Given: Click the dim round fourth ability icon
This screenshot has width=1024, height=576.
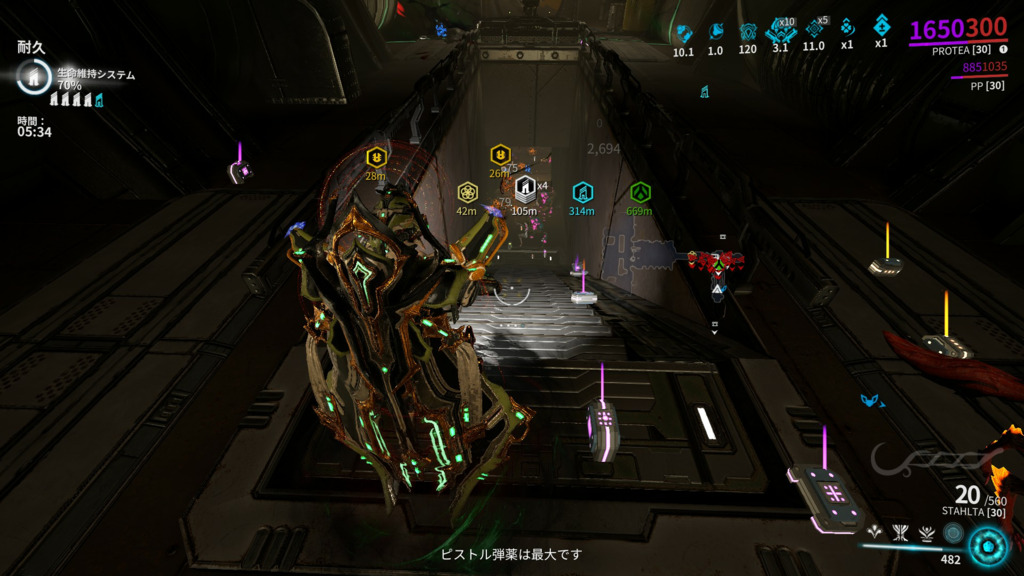Looking at the screenshot, I should [x=954, y=533].
